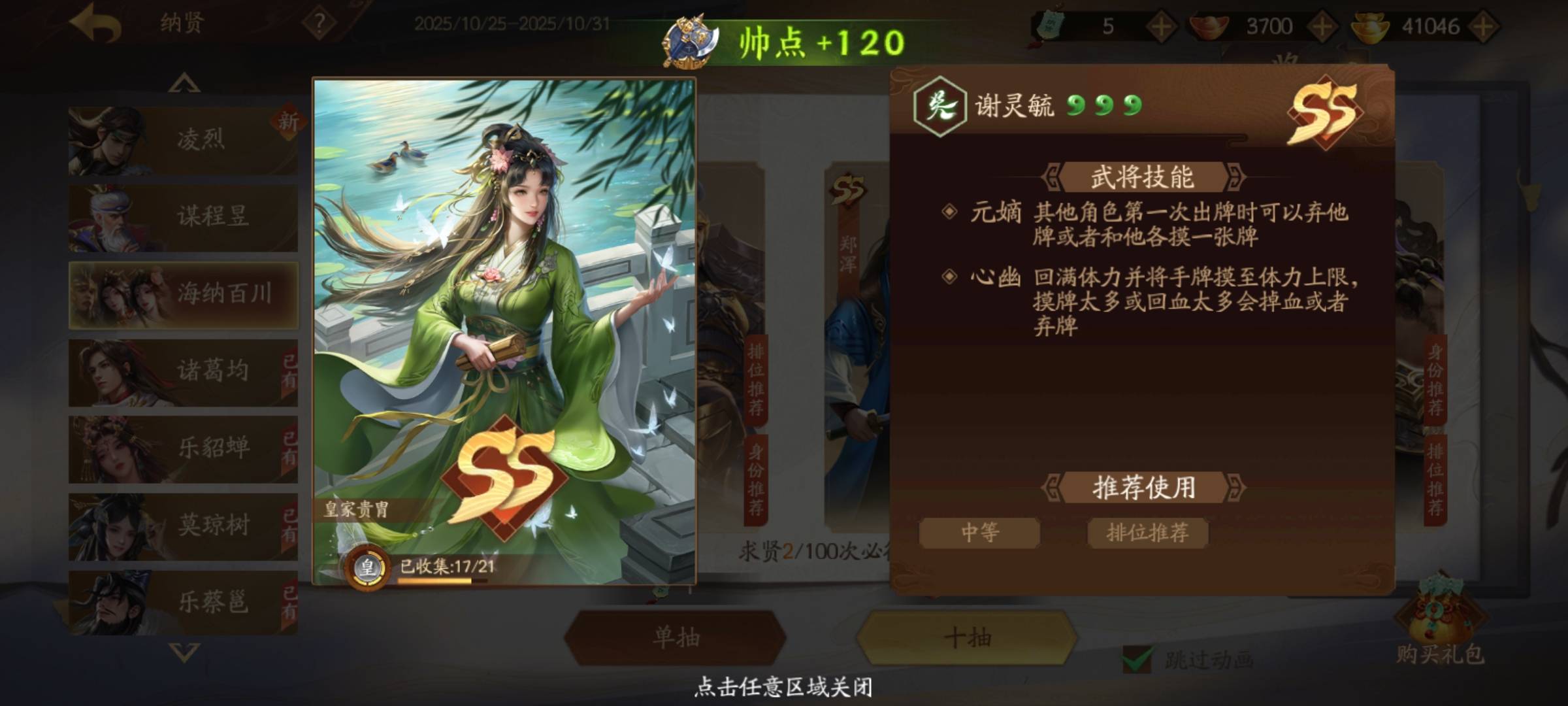Click the up arrow above banner list

tap(184, 83)
